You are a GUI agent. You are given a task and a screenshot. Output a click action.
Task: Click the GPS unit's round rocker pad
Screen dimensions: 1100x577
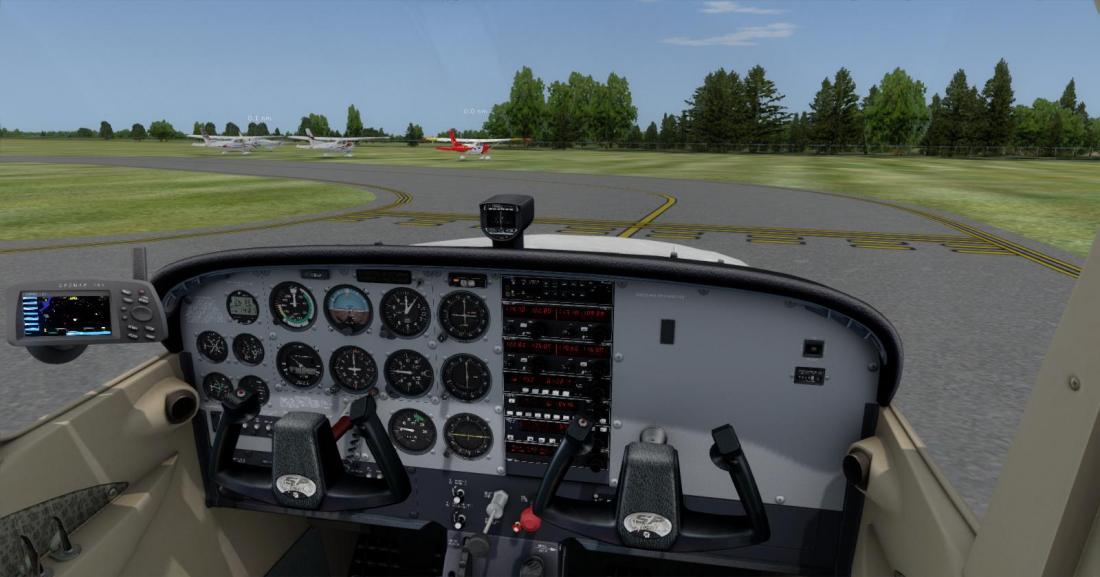click(x=139, y=312)
